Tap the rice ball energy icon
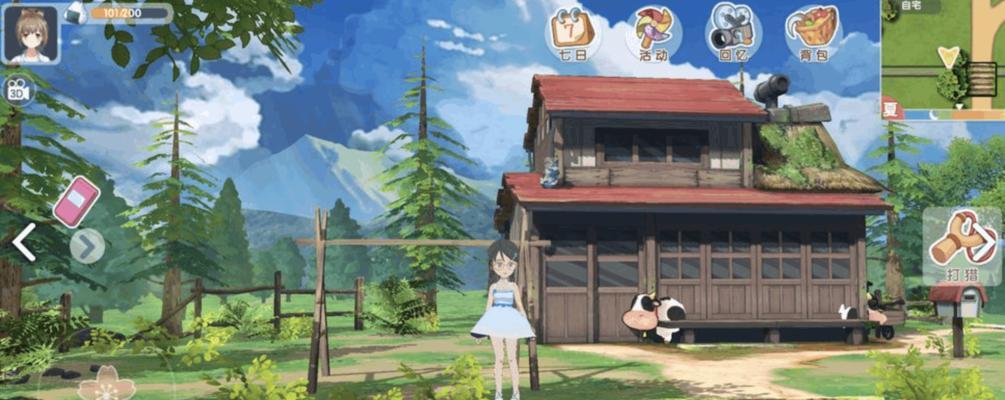 75,13
